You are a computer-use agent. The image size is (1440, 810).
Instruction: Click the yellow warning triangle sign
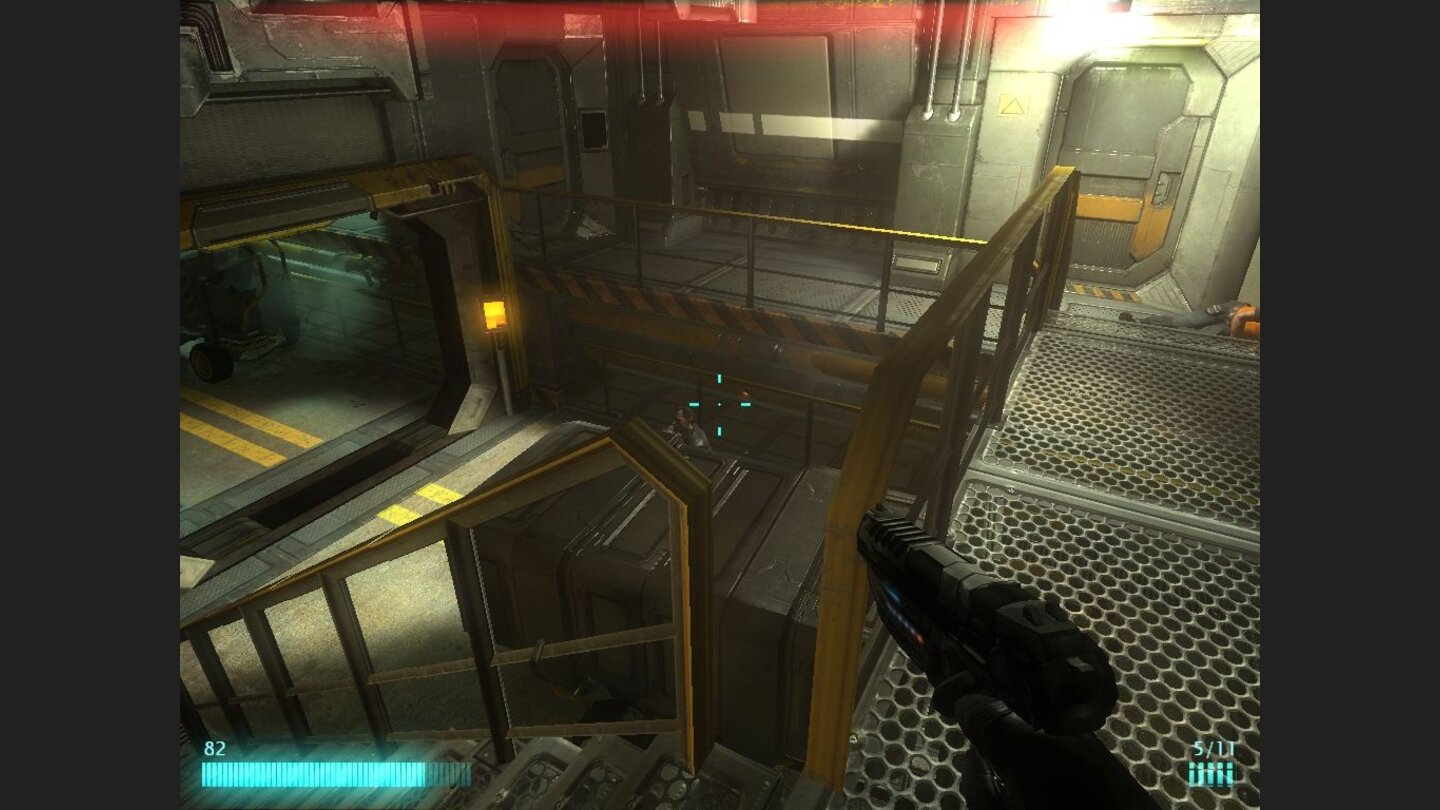(1012, 105)
